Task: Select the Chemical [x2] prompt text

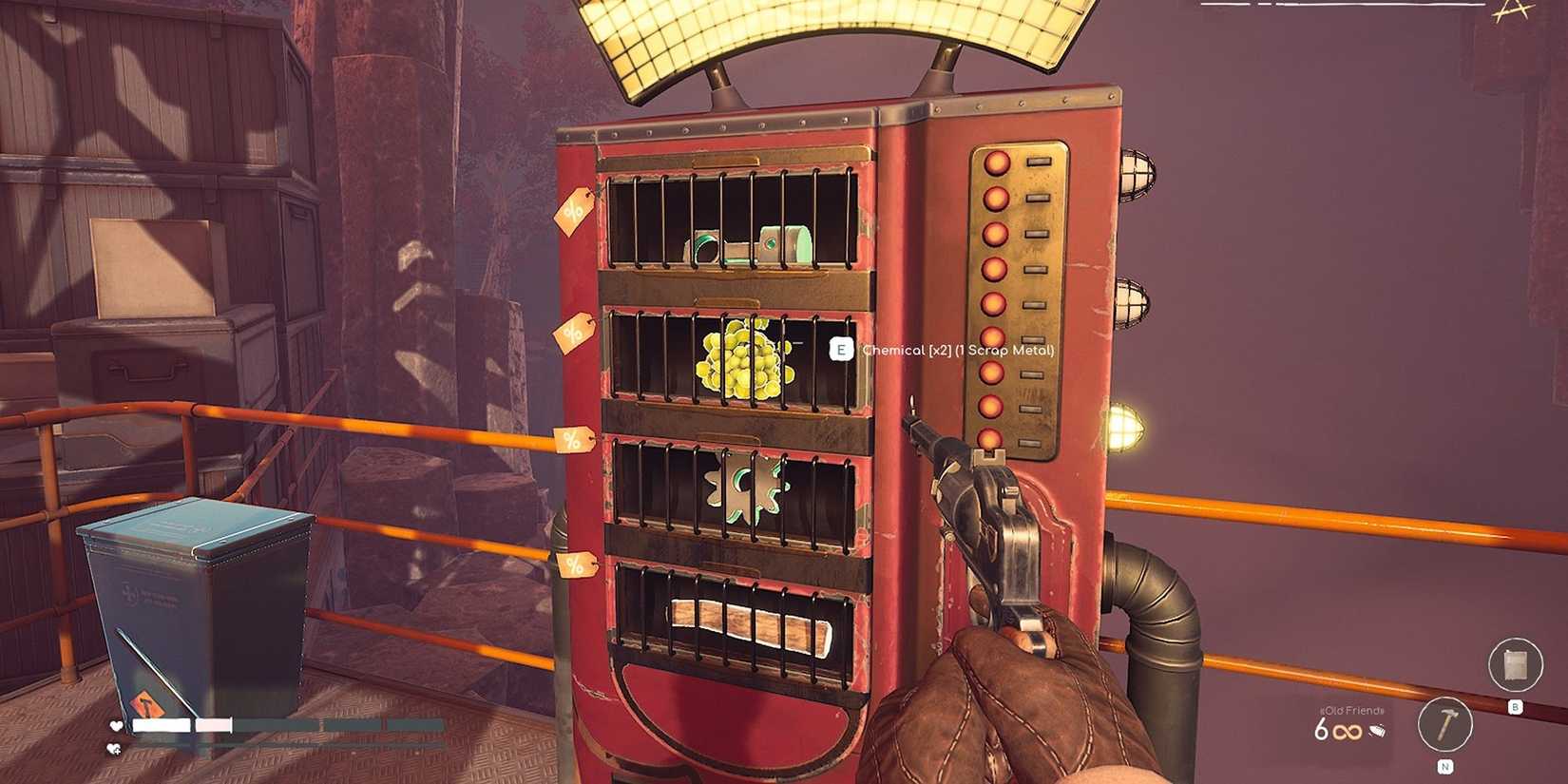Action: [955, 351]
